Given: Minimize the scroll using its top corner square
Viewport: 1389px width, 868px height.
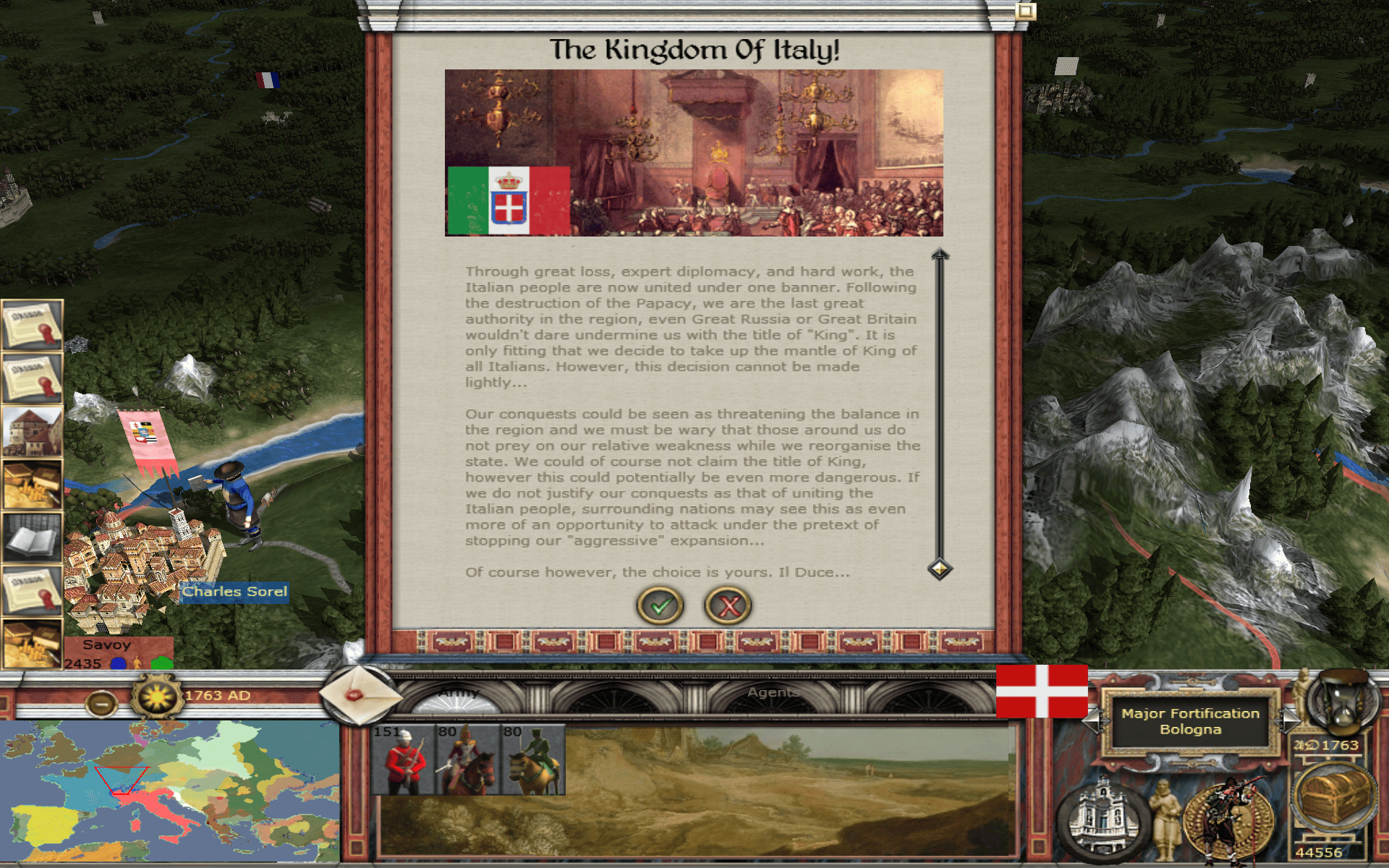Looking at the screenshot, I should click(x=1025, y=11).
